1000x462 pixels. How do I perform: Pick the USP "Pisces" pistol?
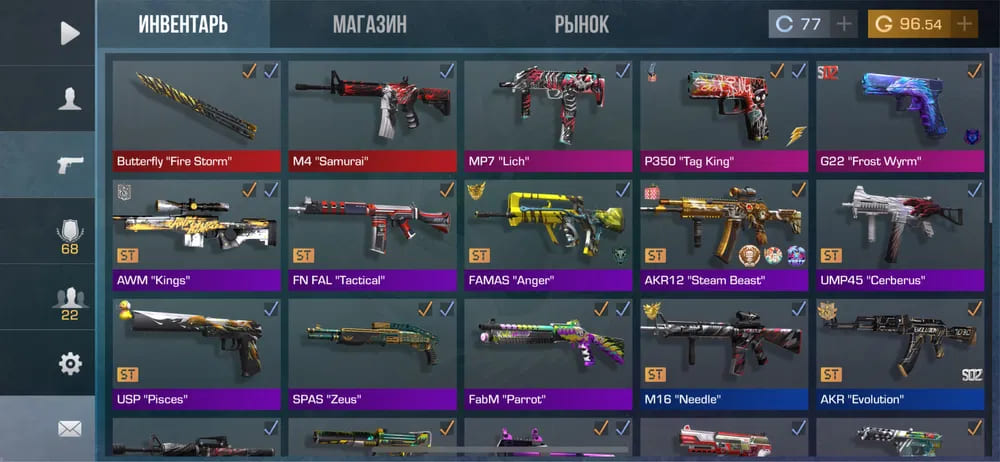coord(196,353)
